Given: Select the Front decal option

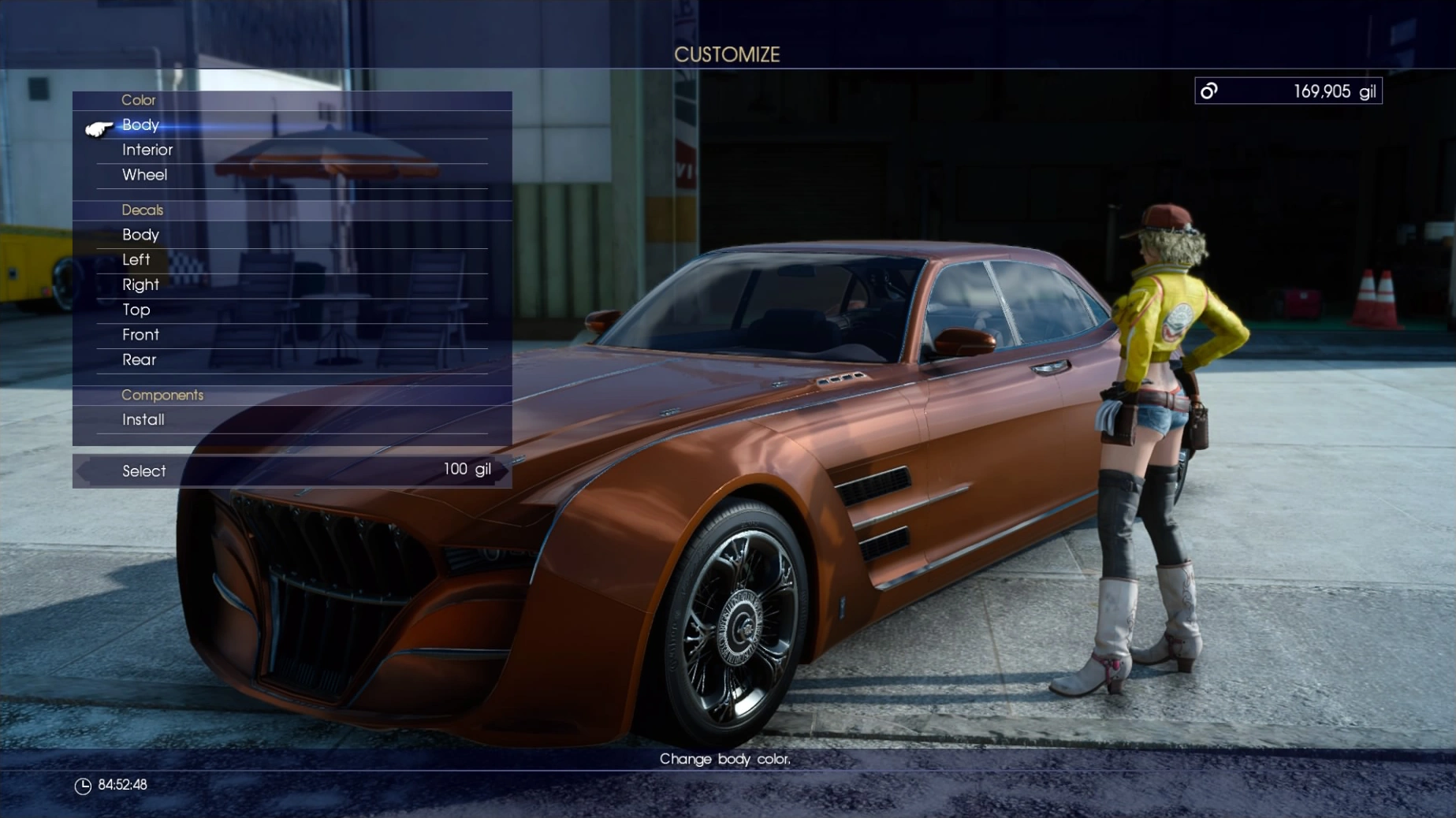Looking at the screenshot, I should [140, 334].
